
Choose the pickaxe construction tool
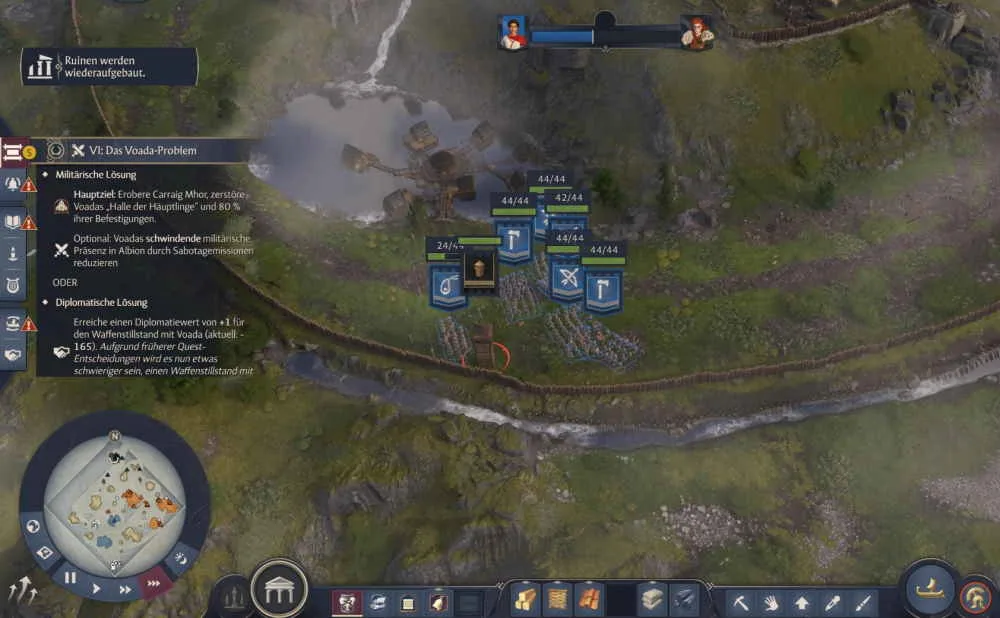click(740, 603)
